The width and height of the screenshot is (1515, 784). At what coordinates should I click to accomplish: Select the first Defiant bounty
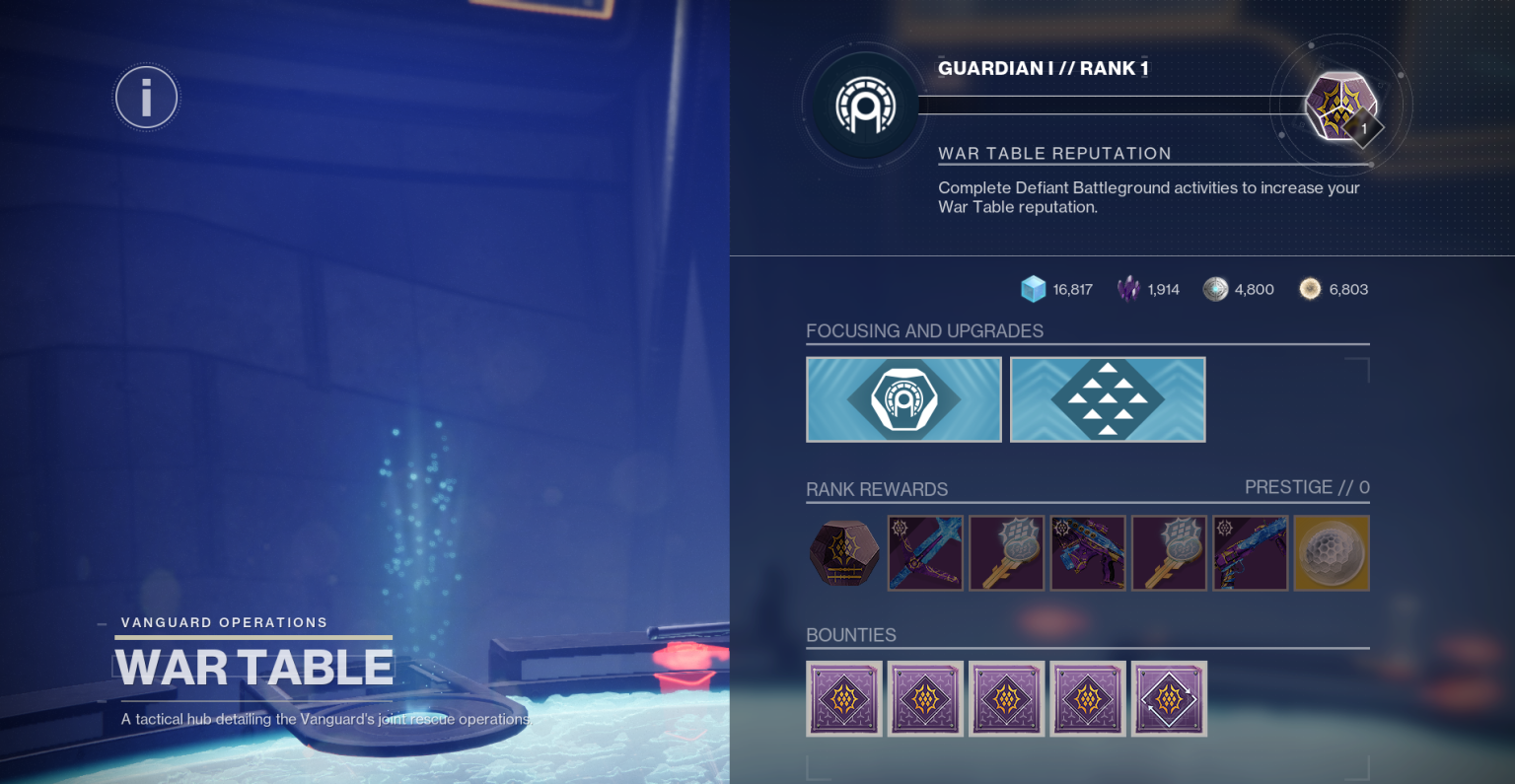point(844,698)
